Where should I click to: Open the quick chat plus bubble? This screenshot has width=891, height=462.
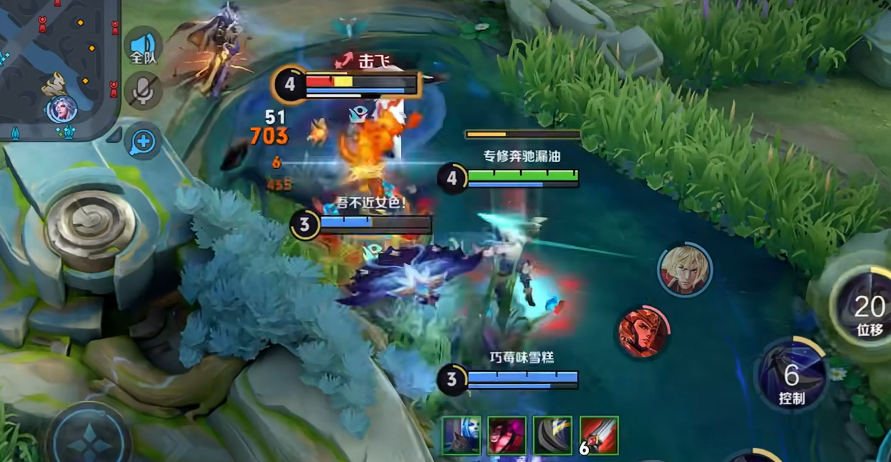[x=143, y=141]
